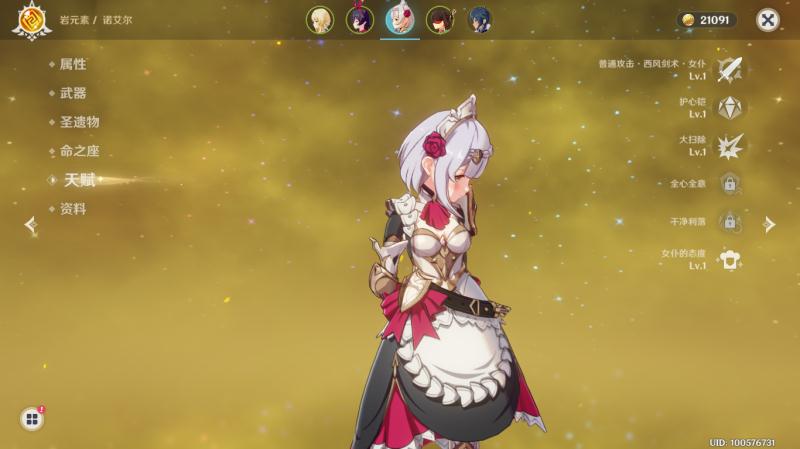
Task: Switch to the previous character with the left arrow
Action: 30,225
